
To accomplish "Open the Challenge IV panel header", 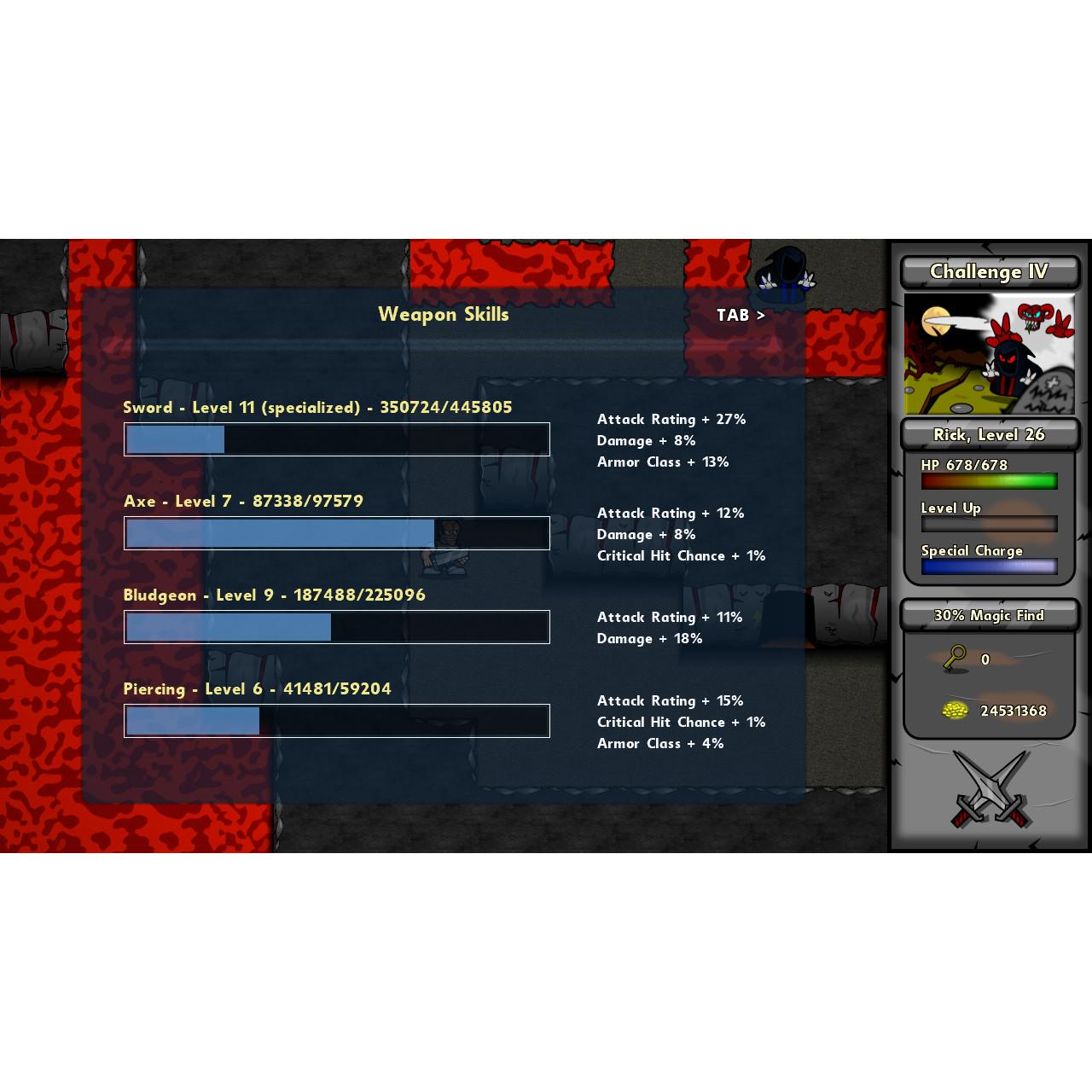I will (989, 271).
